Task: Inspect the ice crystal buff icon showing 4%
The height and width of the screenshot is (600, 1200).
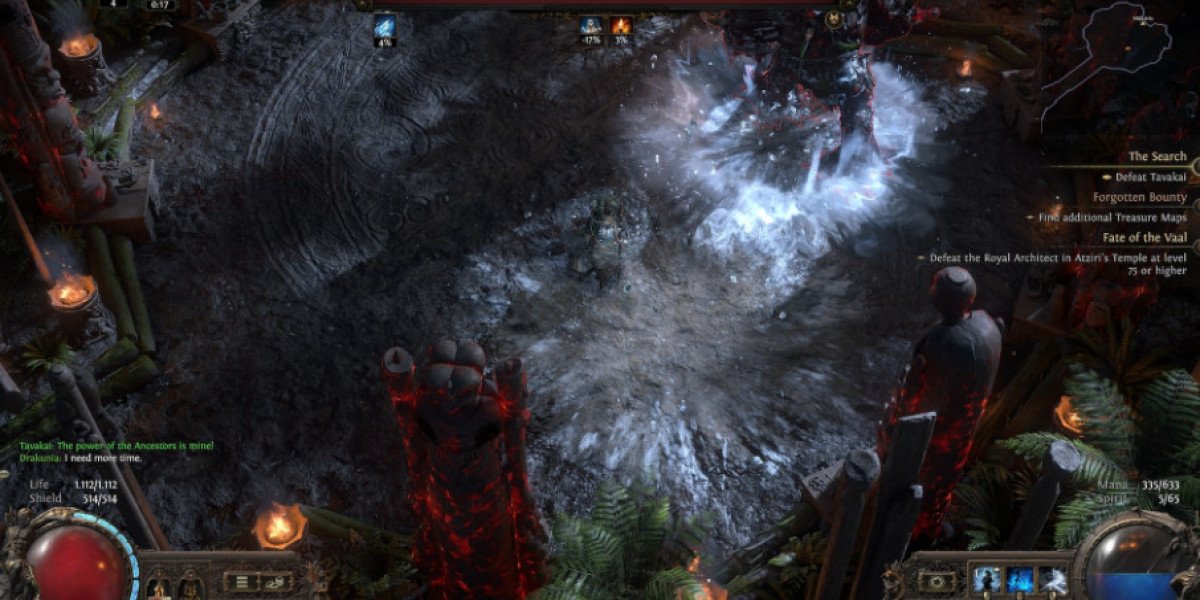Action: click(385, 25)
